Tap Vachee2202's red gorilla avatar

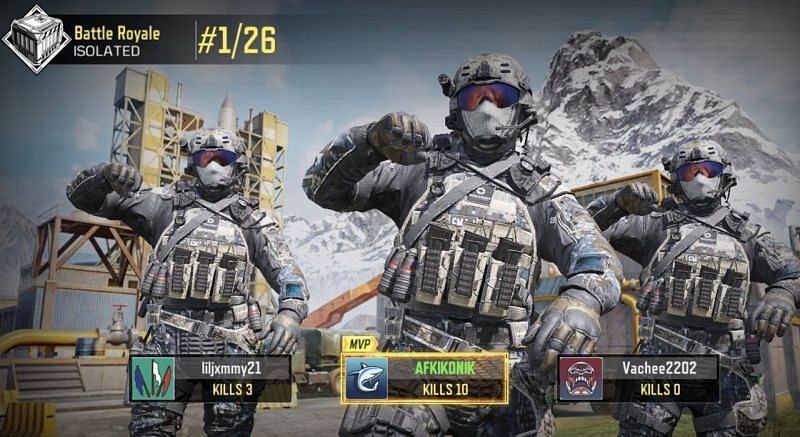[x=580, y=379]
